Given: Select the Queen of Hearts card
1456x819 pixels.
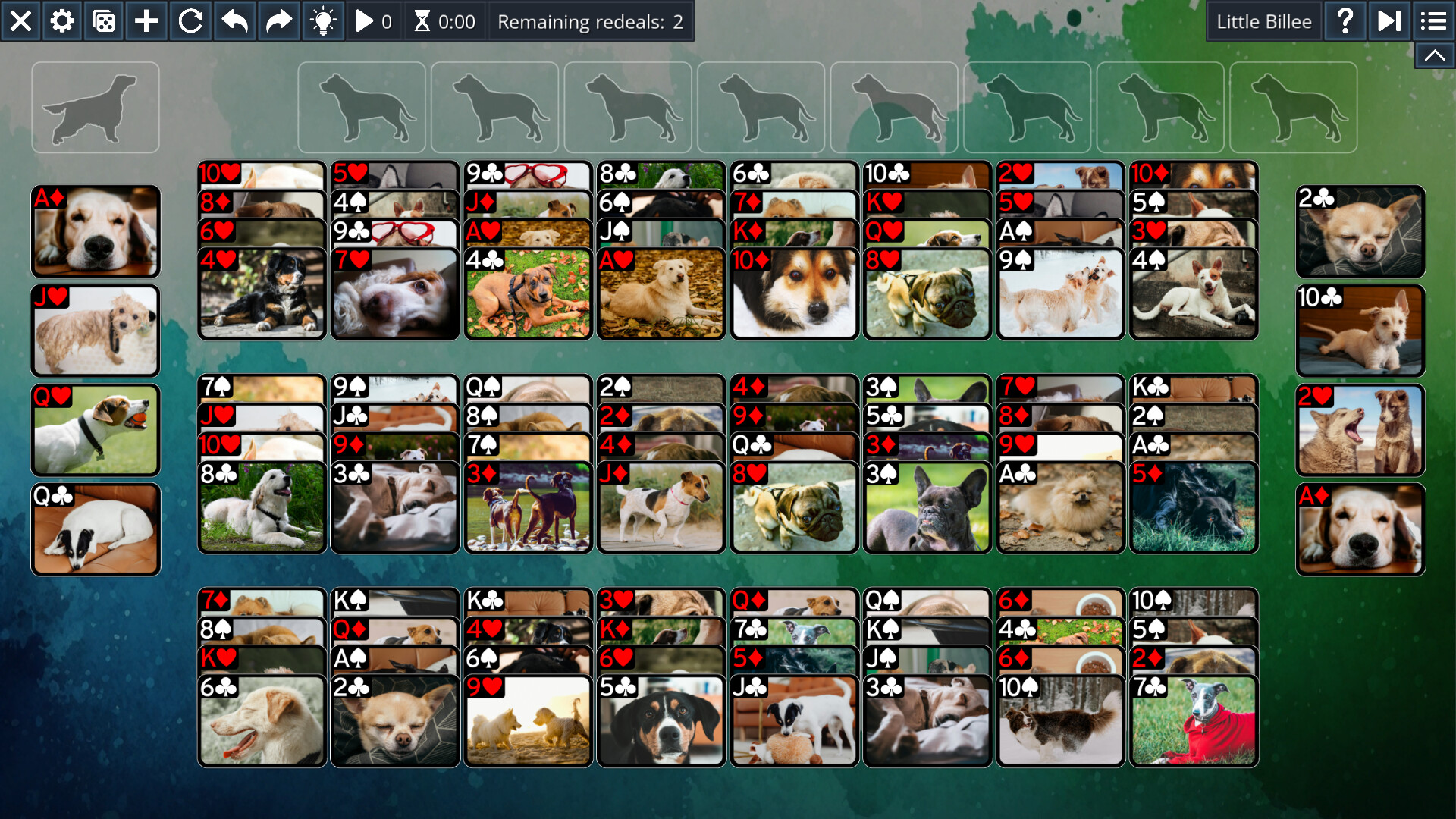Looking at the screenshot, I should coord(96,430).
